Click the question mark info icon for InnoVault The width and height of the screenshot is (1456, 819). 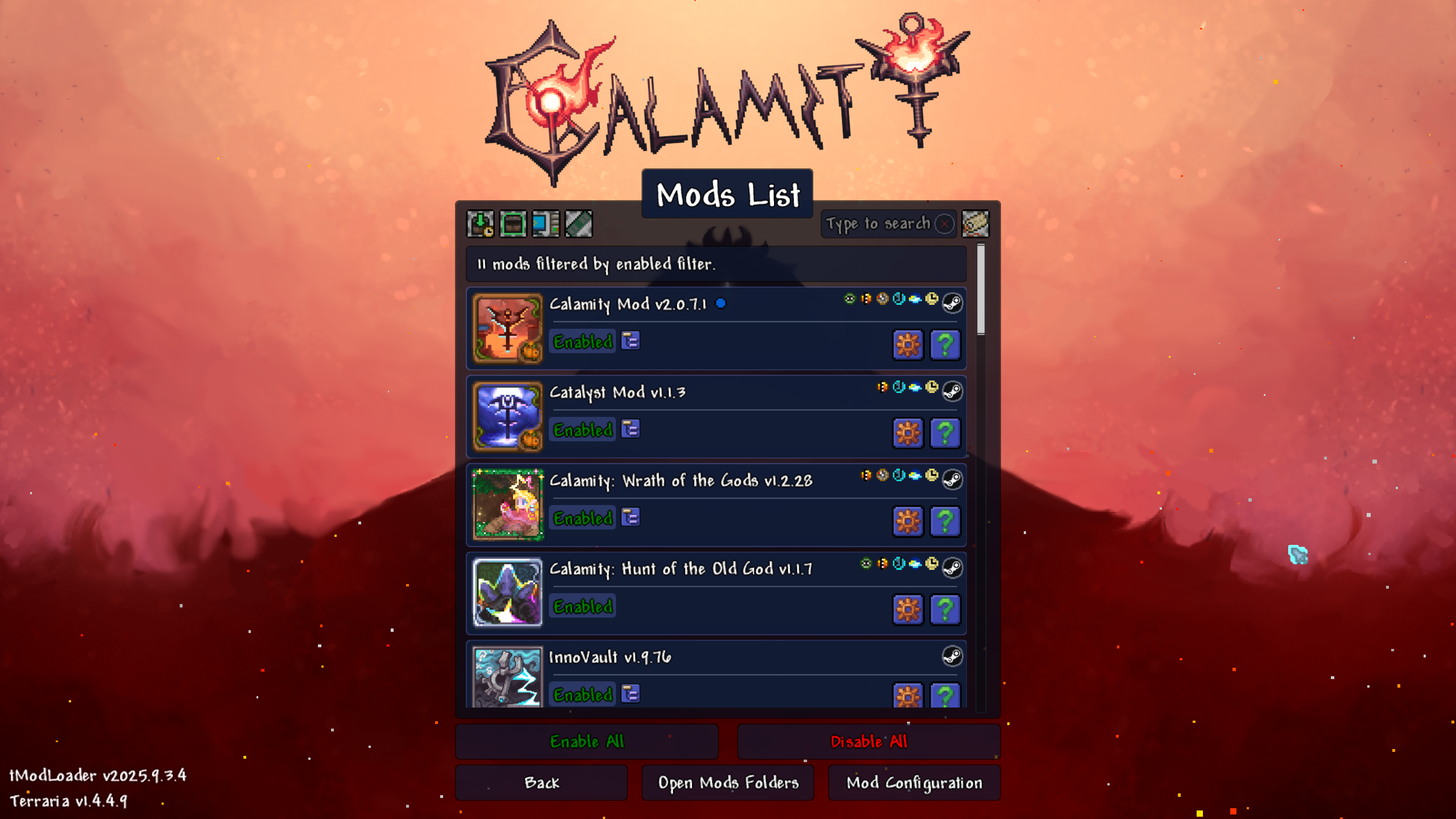pos(944,695)
